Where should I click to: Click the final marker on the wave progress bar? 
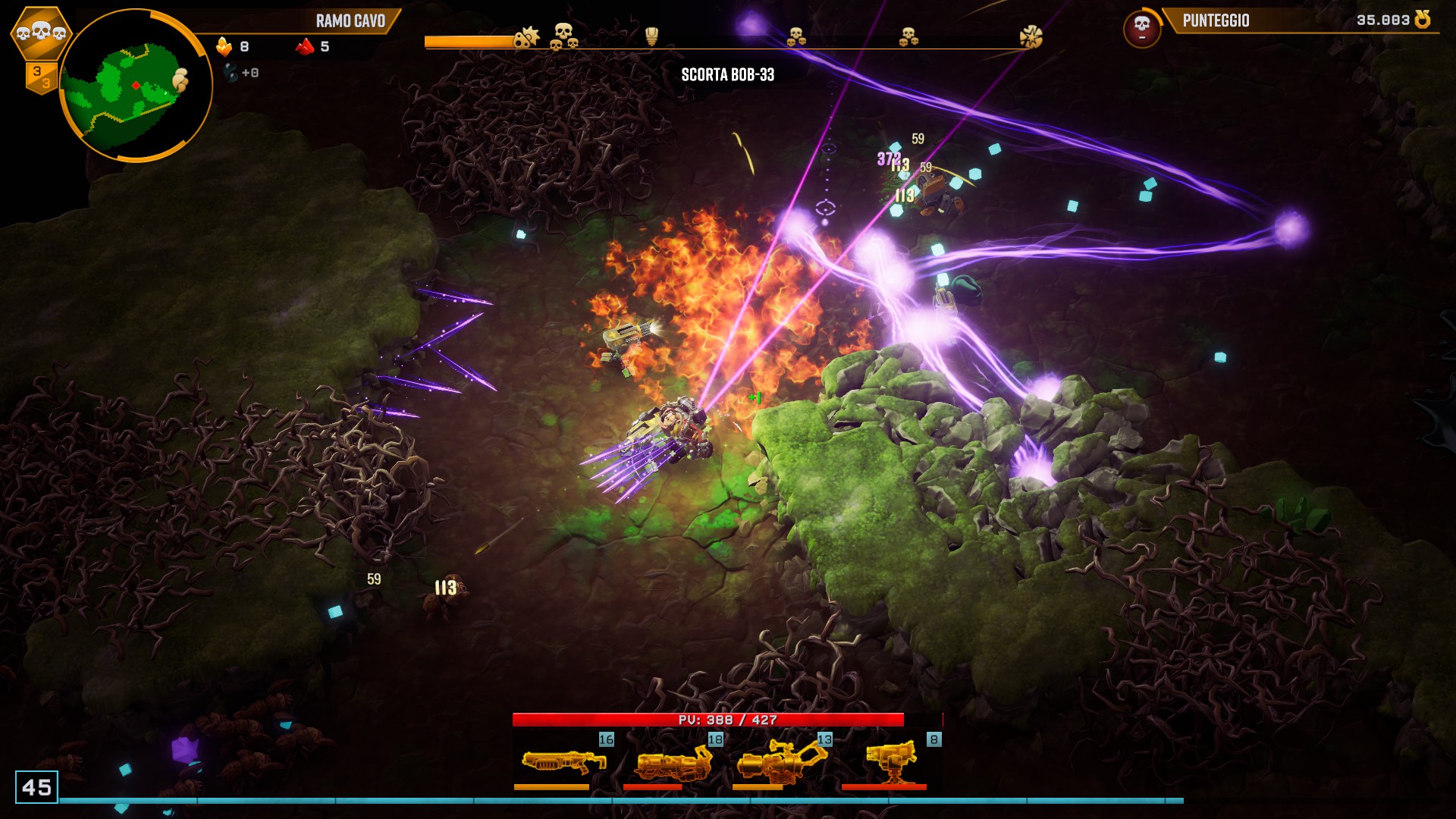click(1031, 36)
